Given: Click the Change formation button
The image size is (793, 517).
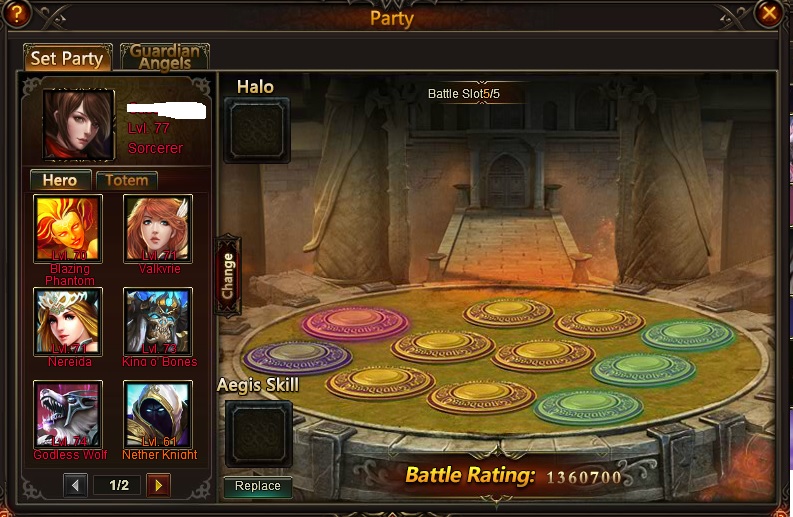Looking at the screenshot, I should [x=228, y=275].
